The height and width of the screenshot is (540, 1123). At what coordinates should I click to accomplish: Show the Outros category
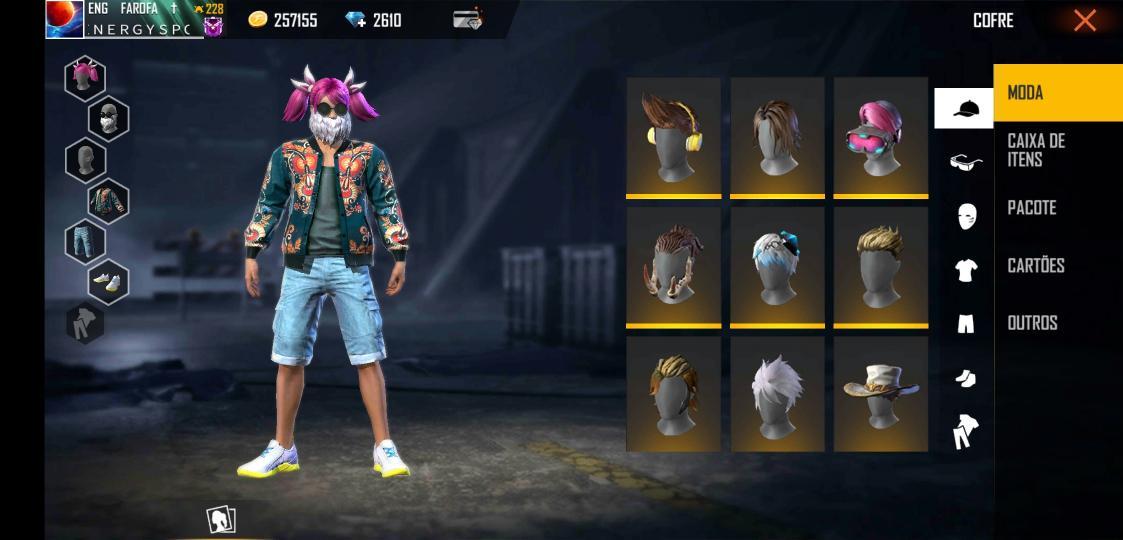click(1032, 323)
